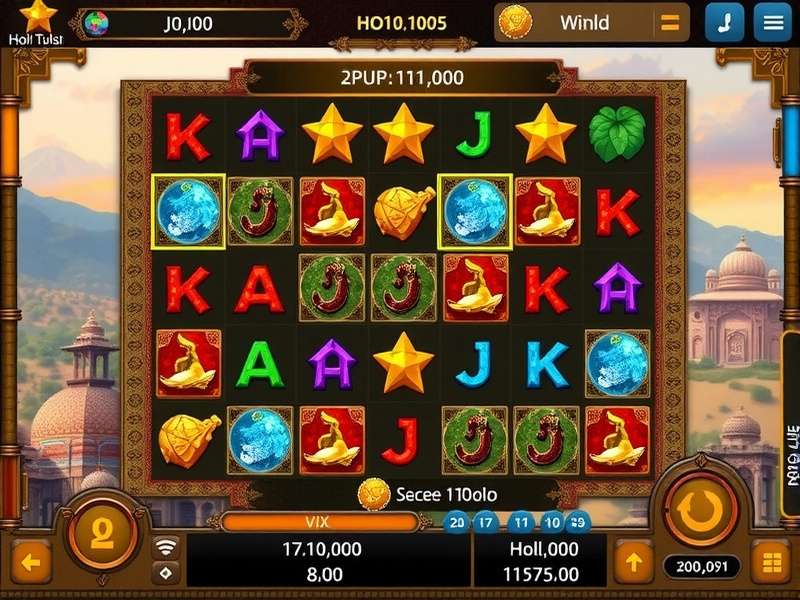Viewport: 800px width, 600px height.
Task: Select the blue 20 chip
Action: pos(457,522)
